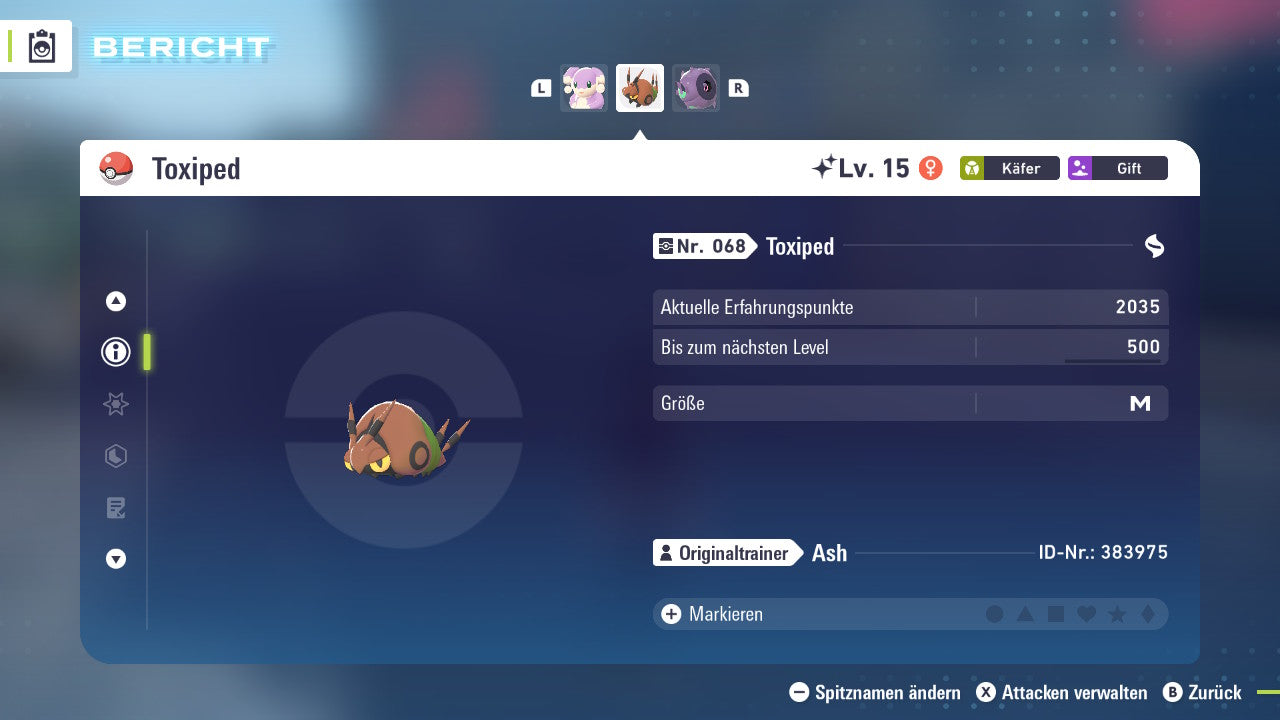Expand the up arrow above the sidebar

[x=115, y=300]
